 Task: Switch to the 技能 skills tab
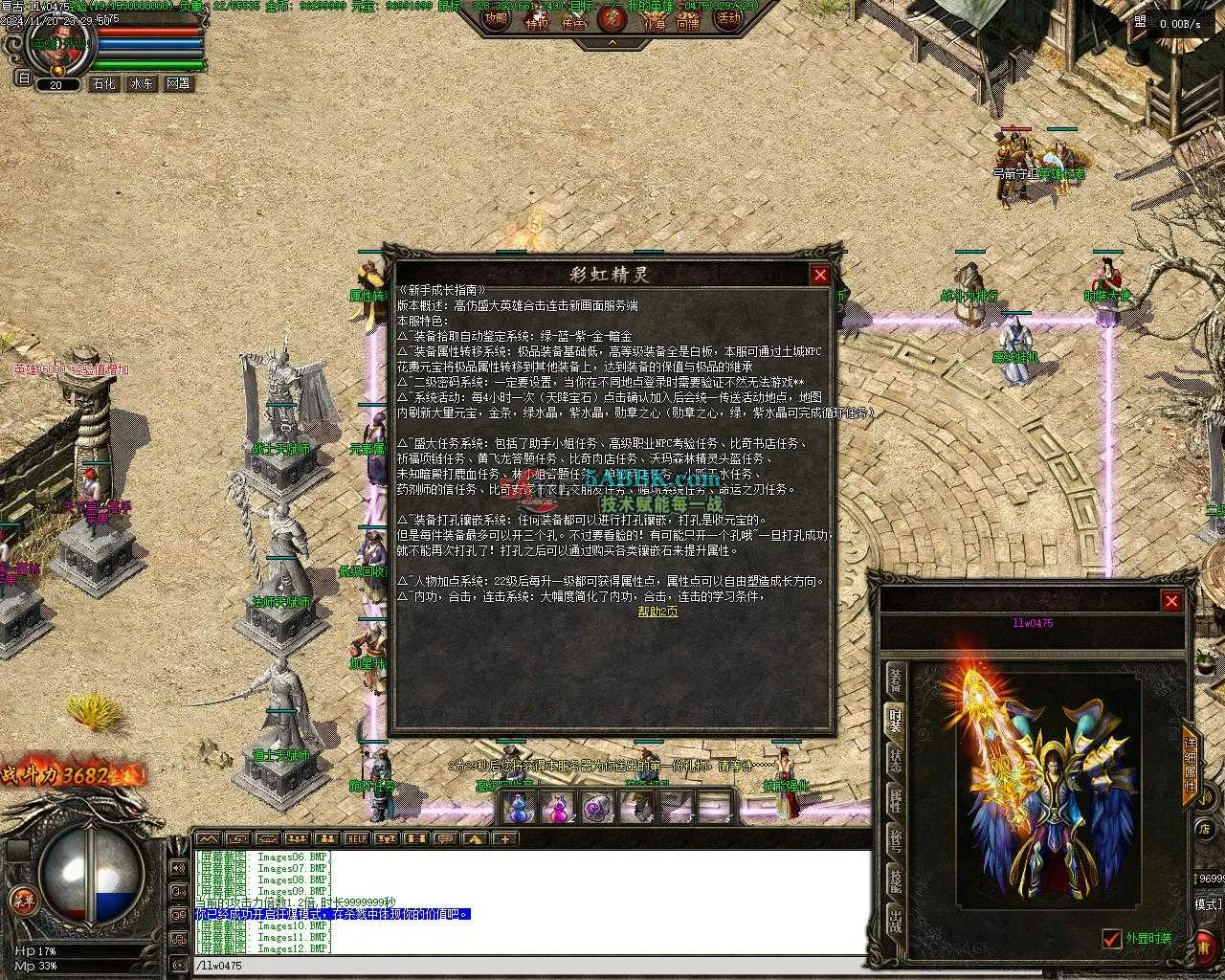tap(896, 881)
